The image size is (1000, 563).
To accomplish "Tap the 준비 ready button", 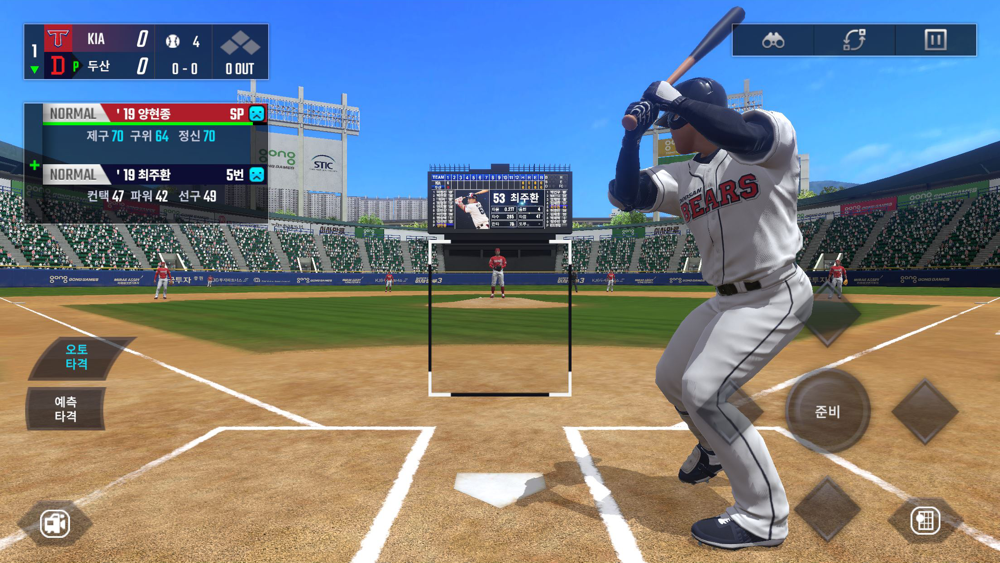I will [x=827, y=411].
